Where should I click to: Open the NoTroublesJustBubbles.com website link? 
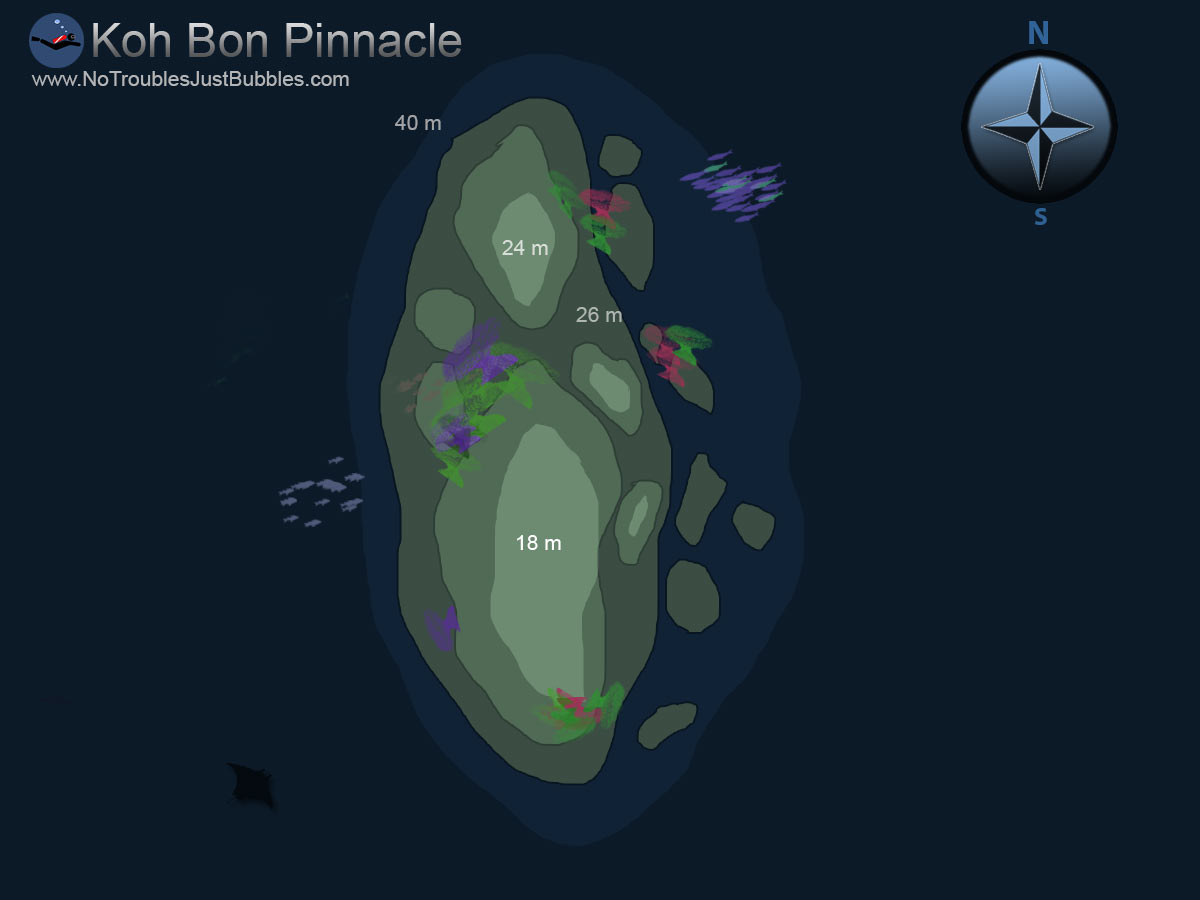[x=191, y=80]
